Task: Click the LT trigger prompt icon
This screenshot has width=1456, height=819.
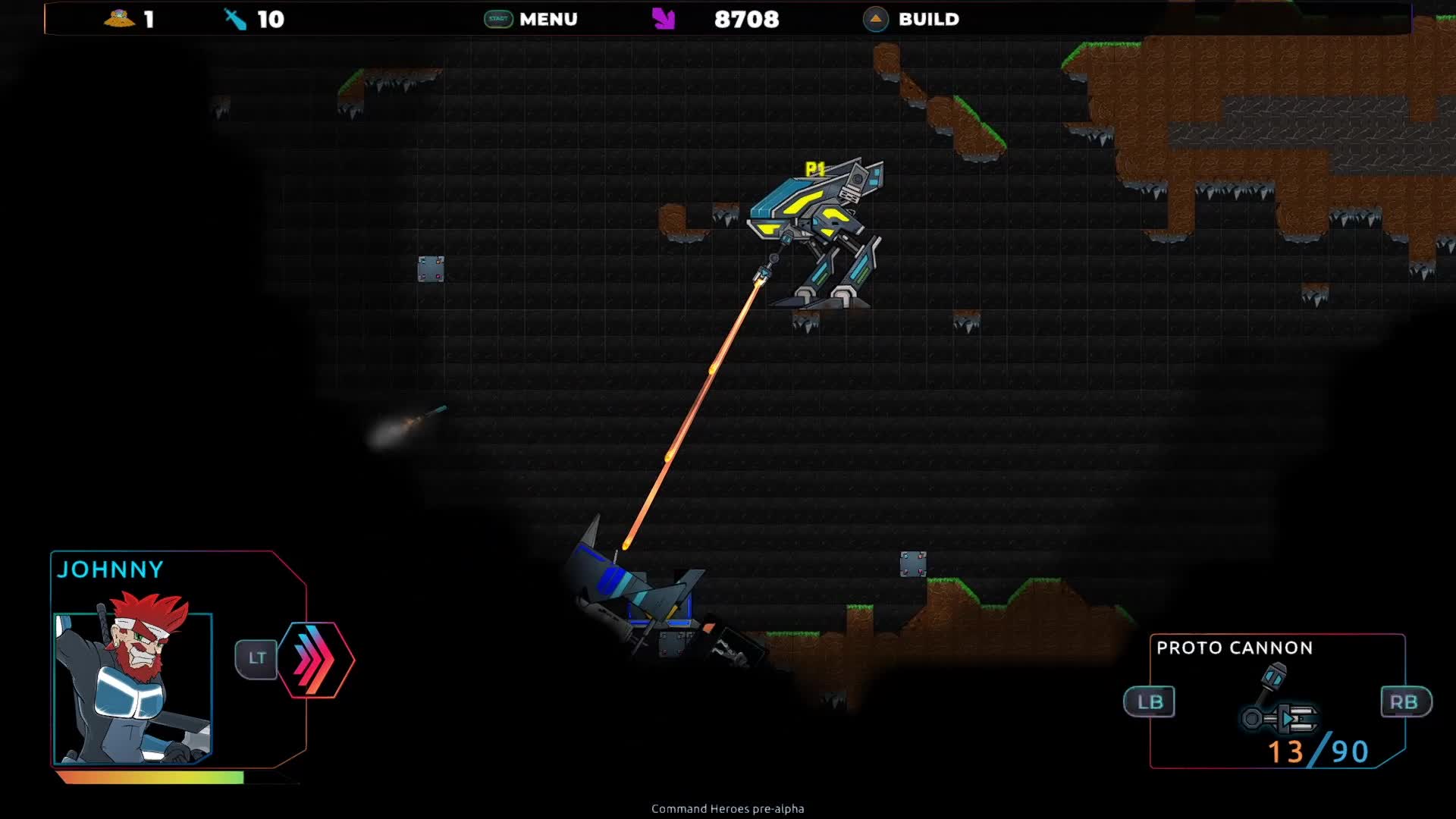Action: [257, 658]
